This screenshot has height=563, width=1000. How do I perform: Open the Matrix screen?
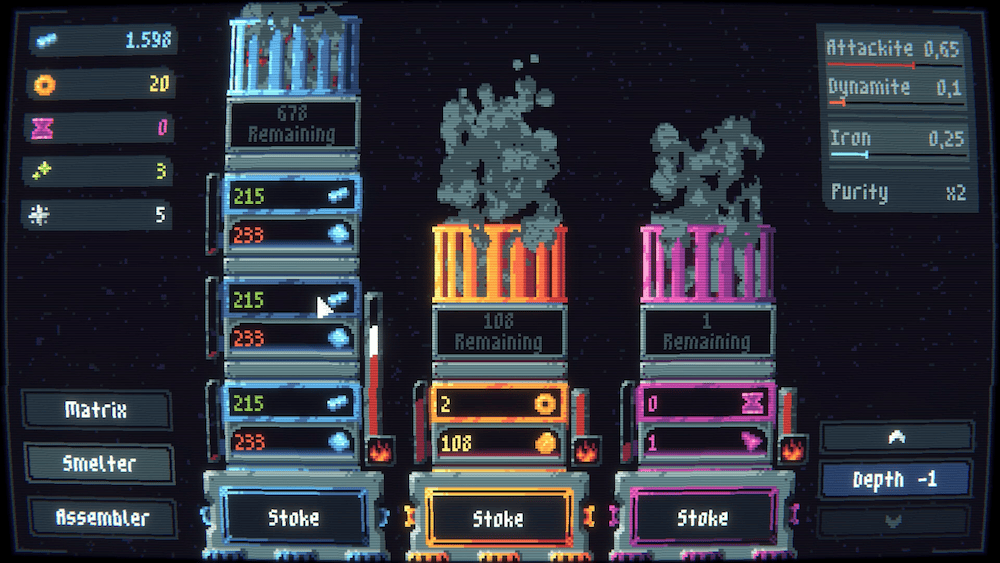click(96, 410)
